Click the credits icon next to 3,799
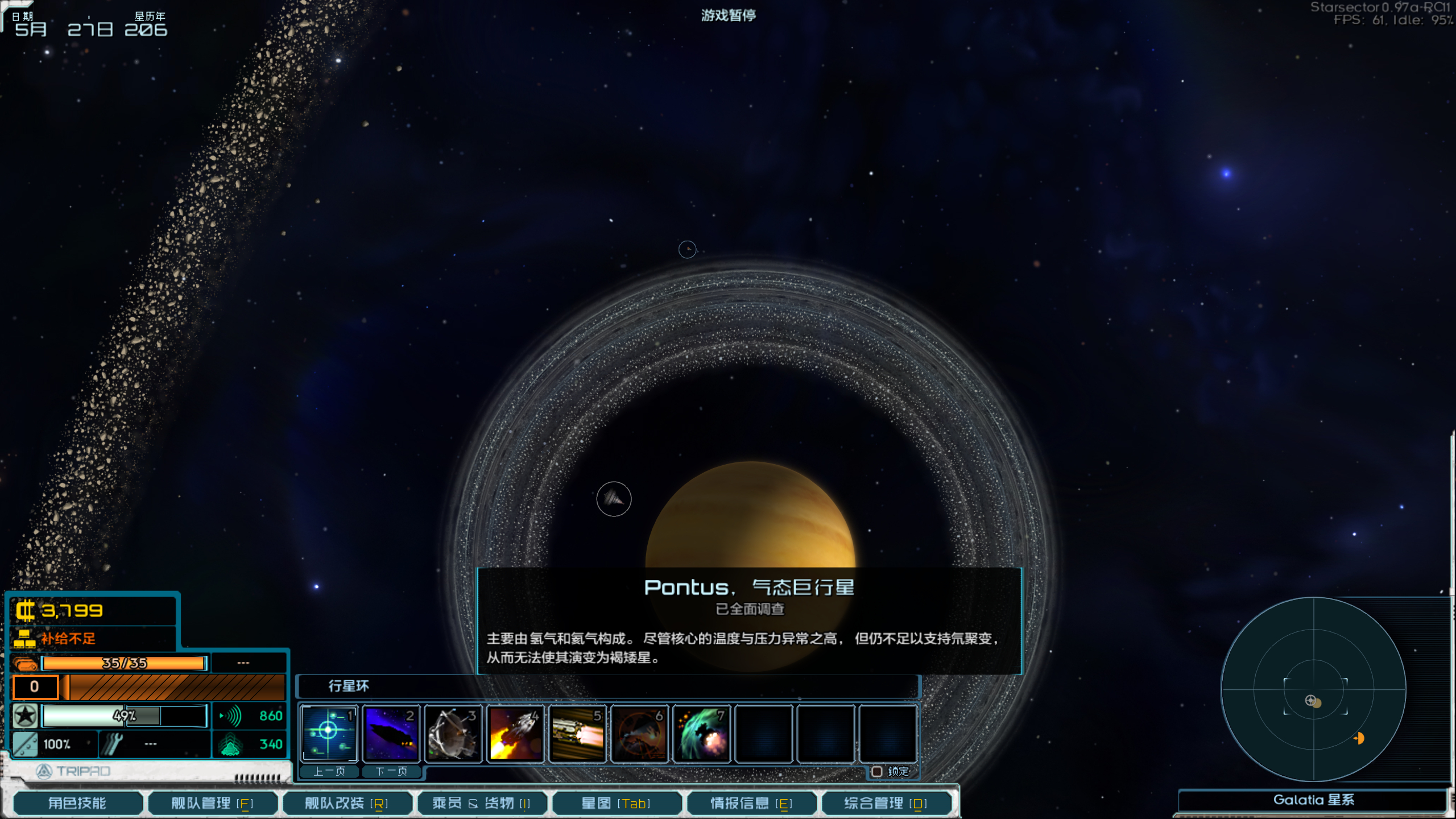 [26, 611]
